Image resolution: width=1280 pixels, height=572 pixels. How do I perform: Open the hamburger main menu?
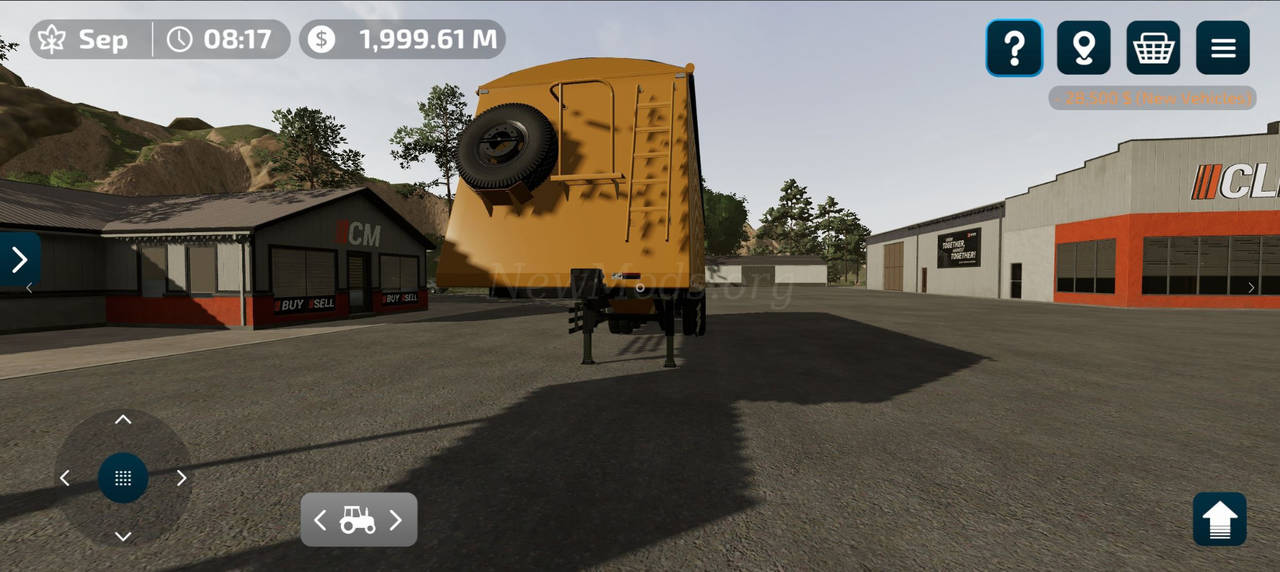(x=1223, y=48)
